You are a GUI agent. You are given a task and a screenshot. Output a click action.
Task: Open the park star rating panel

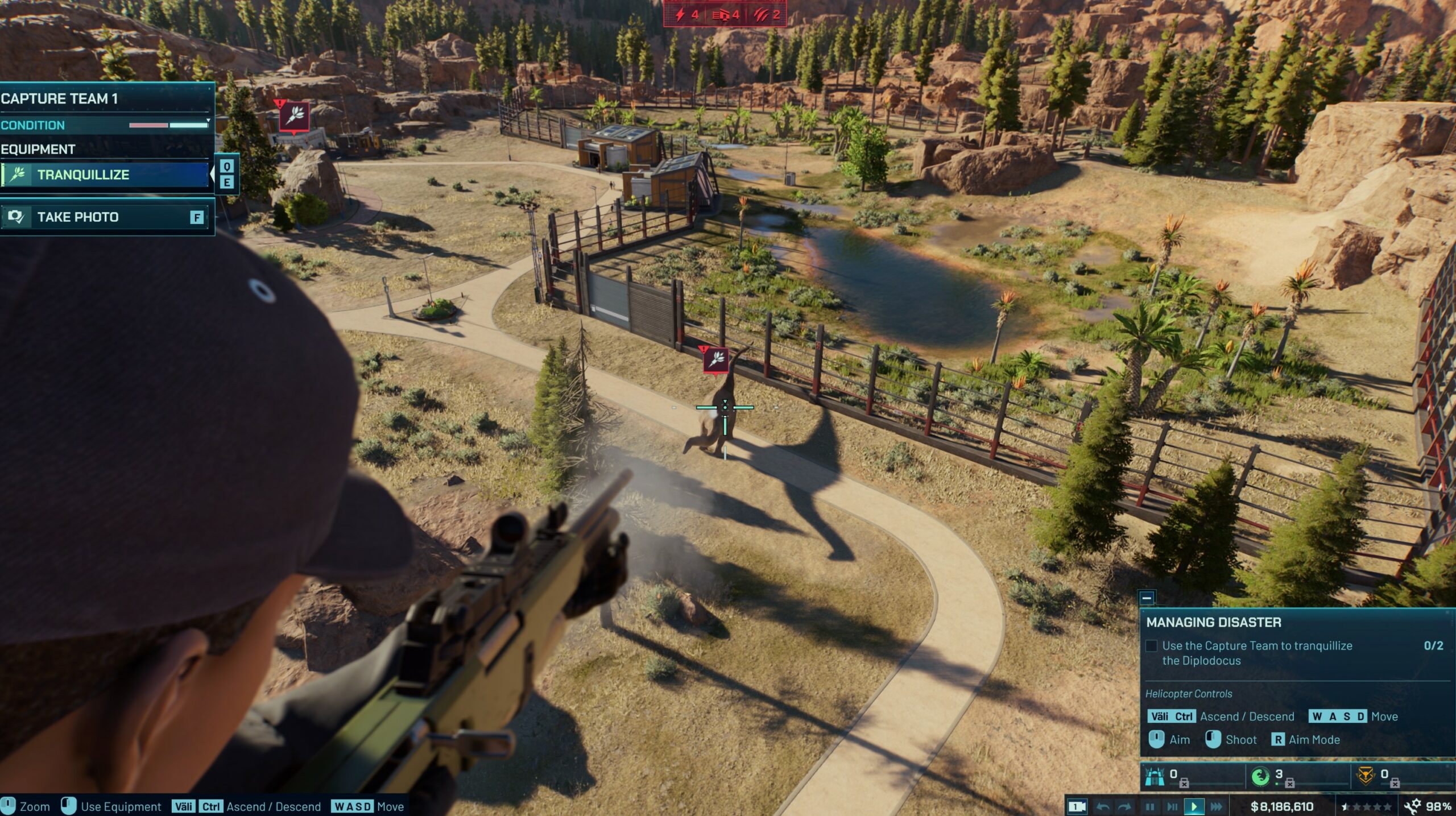[x=1366, y=806]
